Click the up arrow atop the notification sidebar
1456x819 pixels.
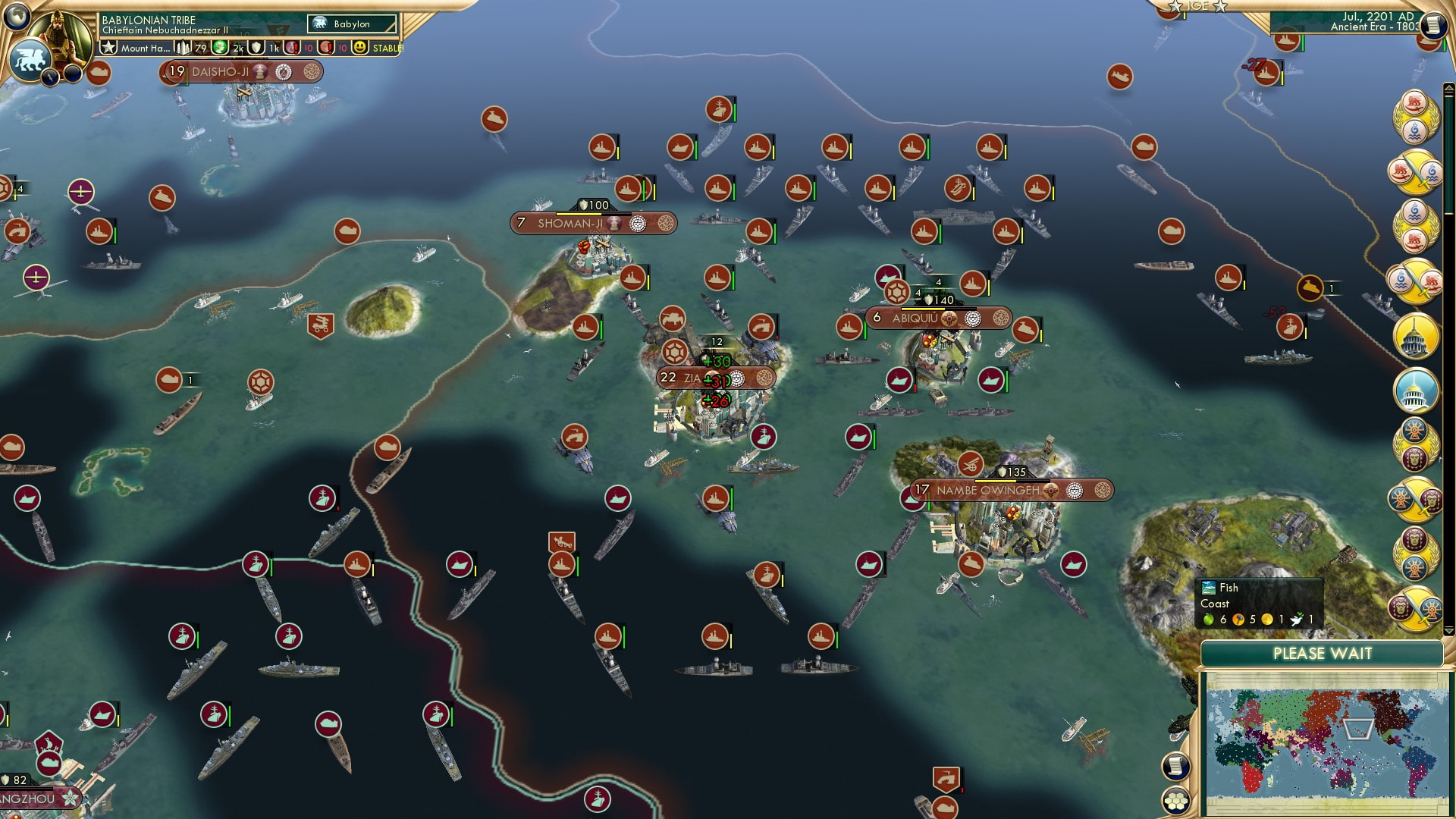(1448, 89)
